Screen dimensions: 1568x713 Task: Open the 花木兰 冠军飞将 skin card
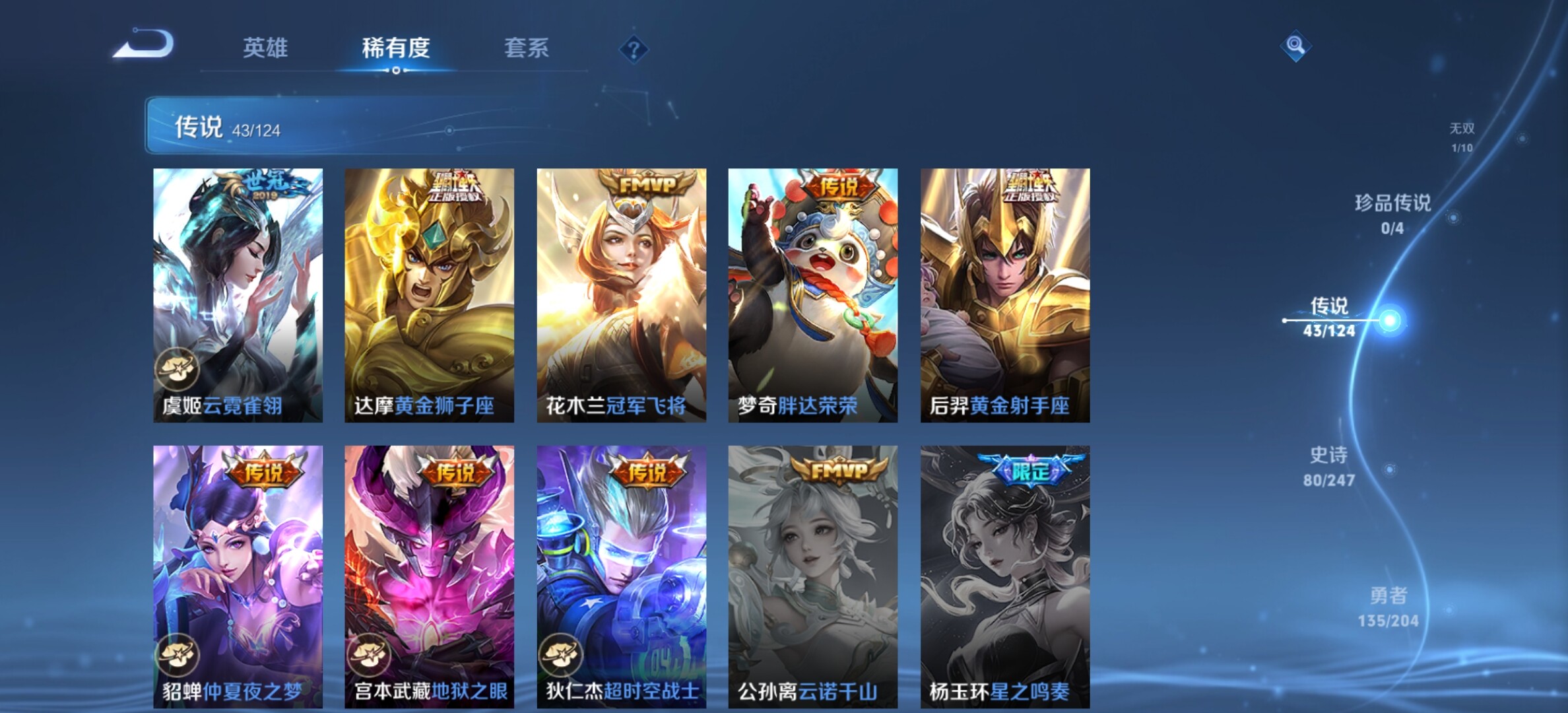[x=621, y=295]
